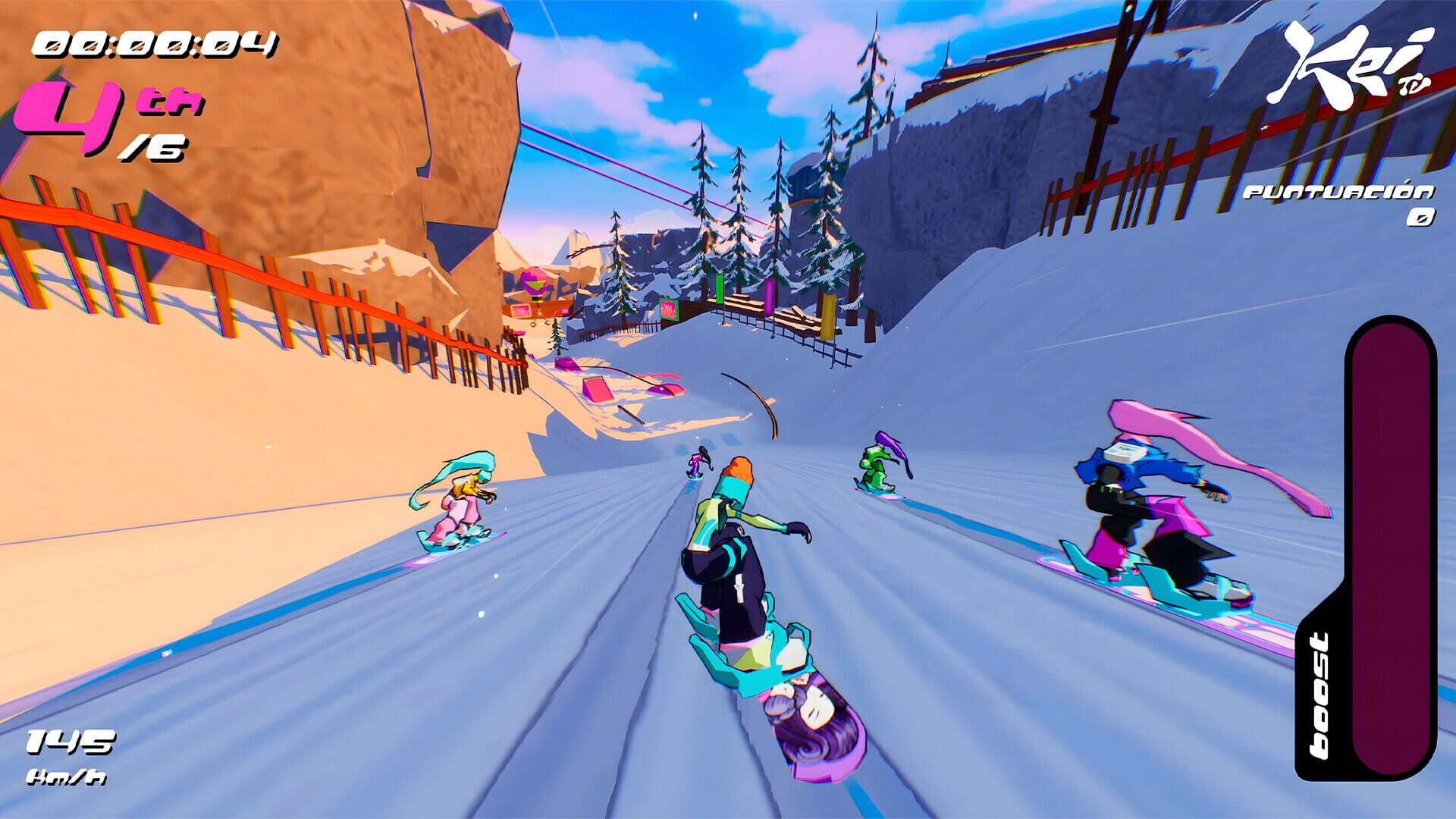Open details on the green rival racer
The height and width of the screenshot is (819, 1456).
click(x=872, y=466)
